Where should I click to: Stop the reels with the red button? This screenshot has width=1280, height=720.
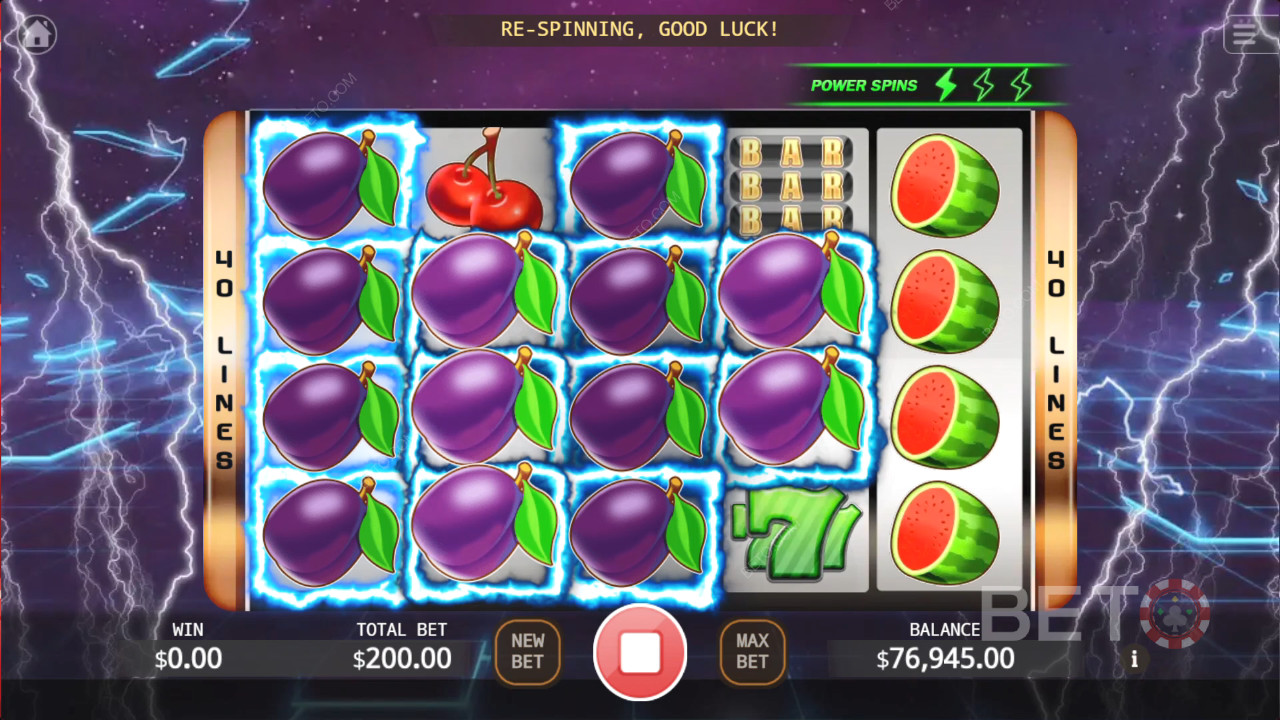[640, 653]
